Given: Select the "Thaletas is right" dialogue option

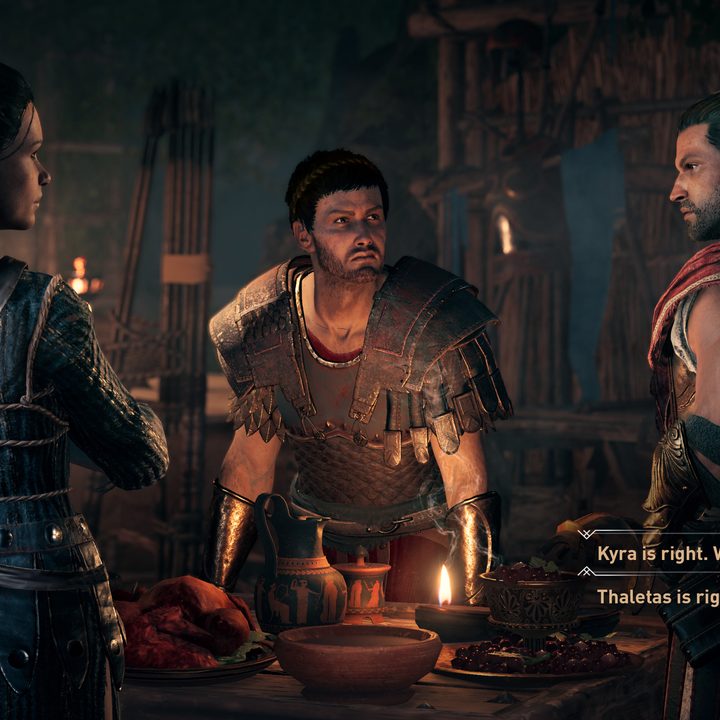Looking at the screenshot, I should click(657, 597).
